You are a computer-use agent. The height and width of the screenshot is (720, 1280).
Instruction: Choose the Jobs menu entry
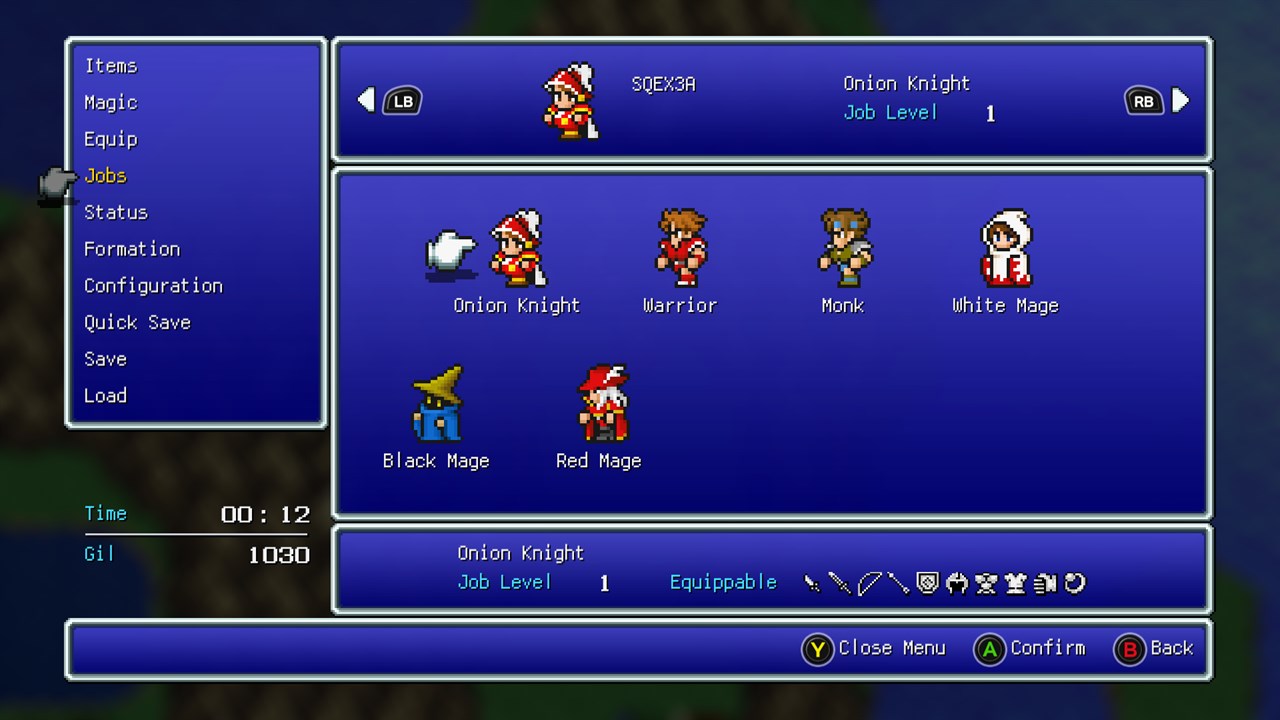(x=105, y=176)
